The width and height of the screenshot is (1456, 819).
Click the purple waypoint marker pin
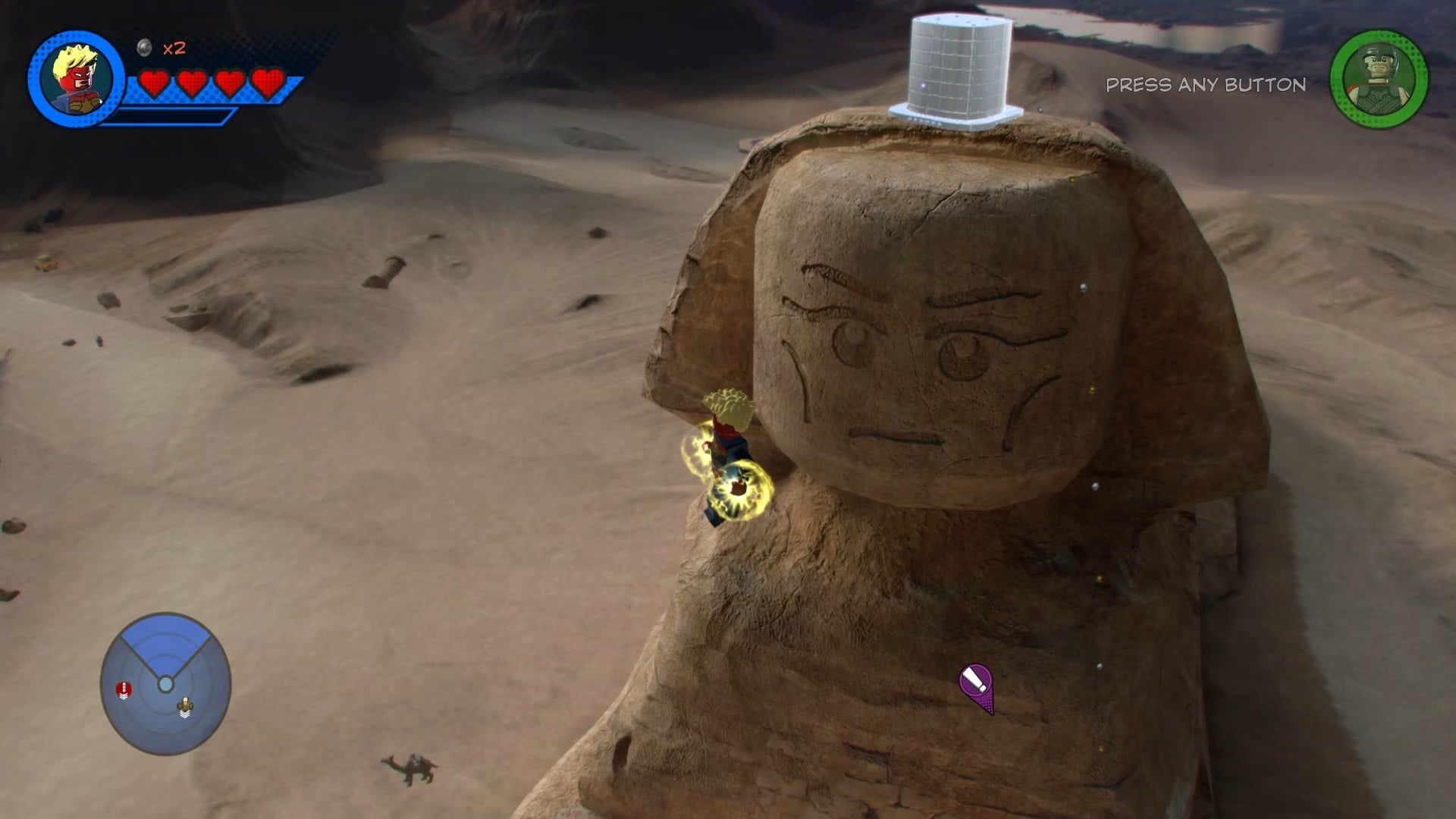tap(977, 686)
